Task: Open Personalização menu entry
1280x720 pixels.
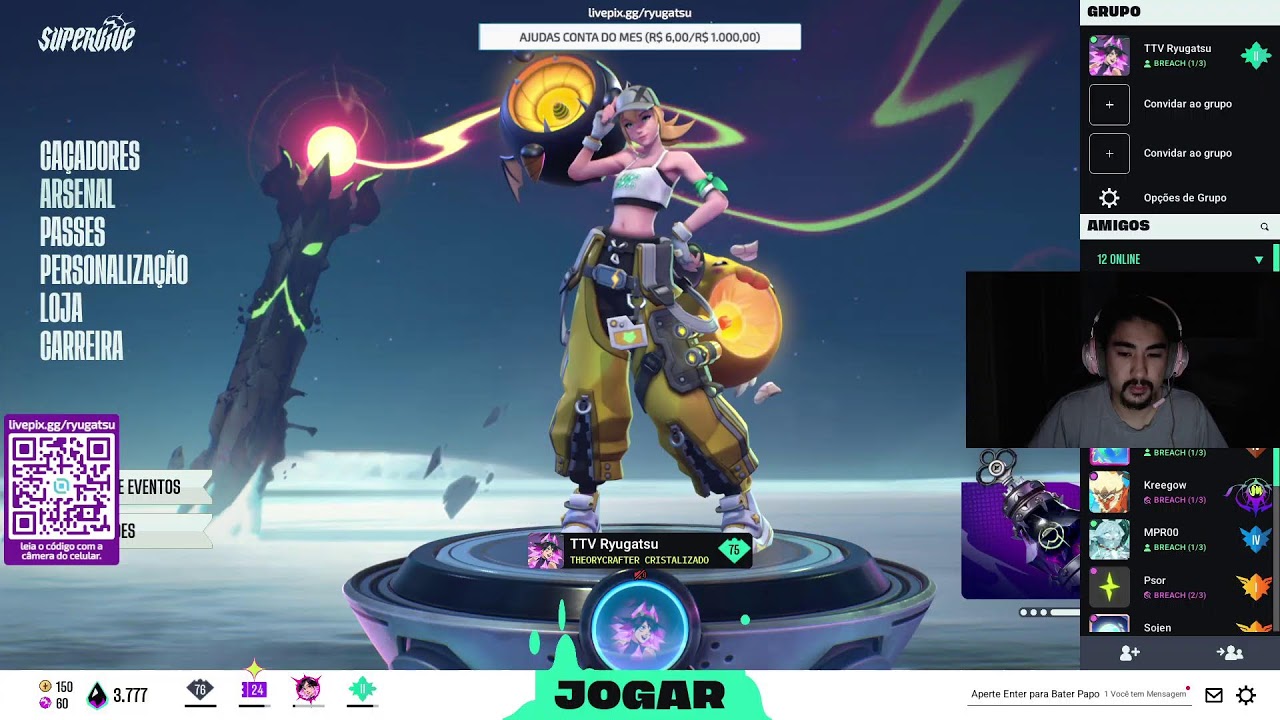Action: pos(113,270)
